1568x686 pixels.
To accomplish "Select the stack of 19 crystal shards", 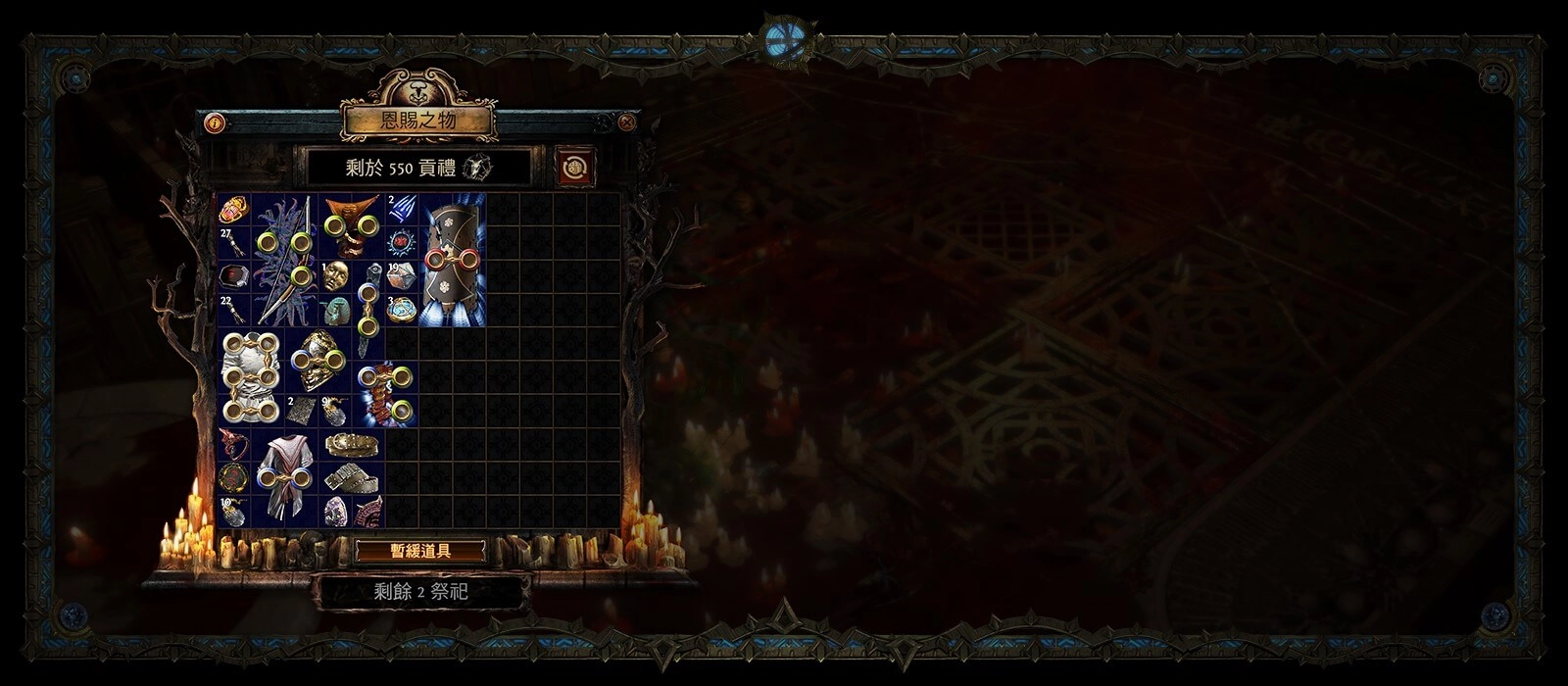I will [x=401, y=276].
